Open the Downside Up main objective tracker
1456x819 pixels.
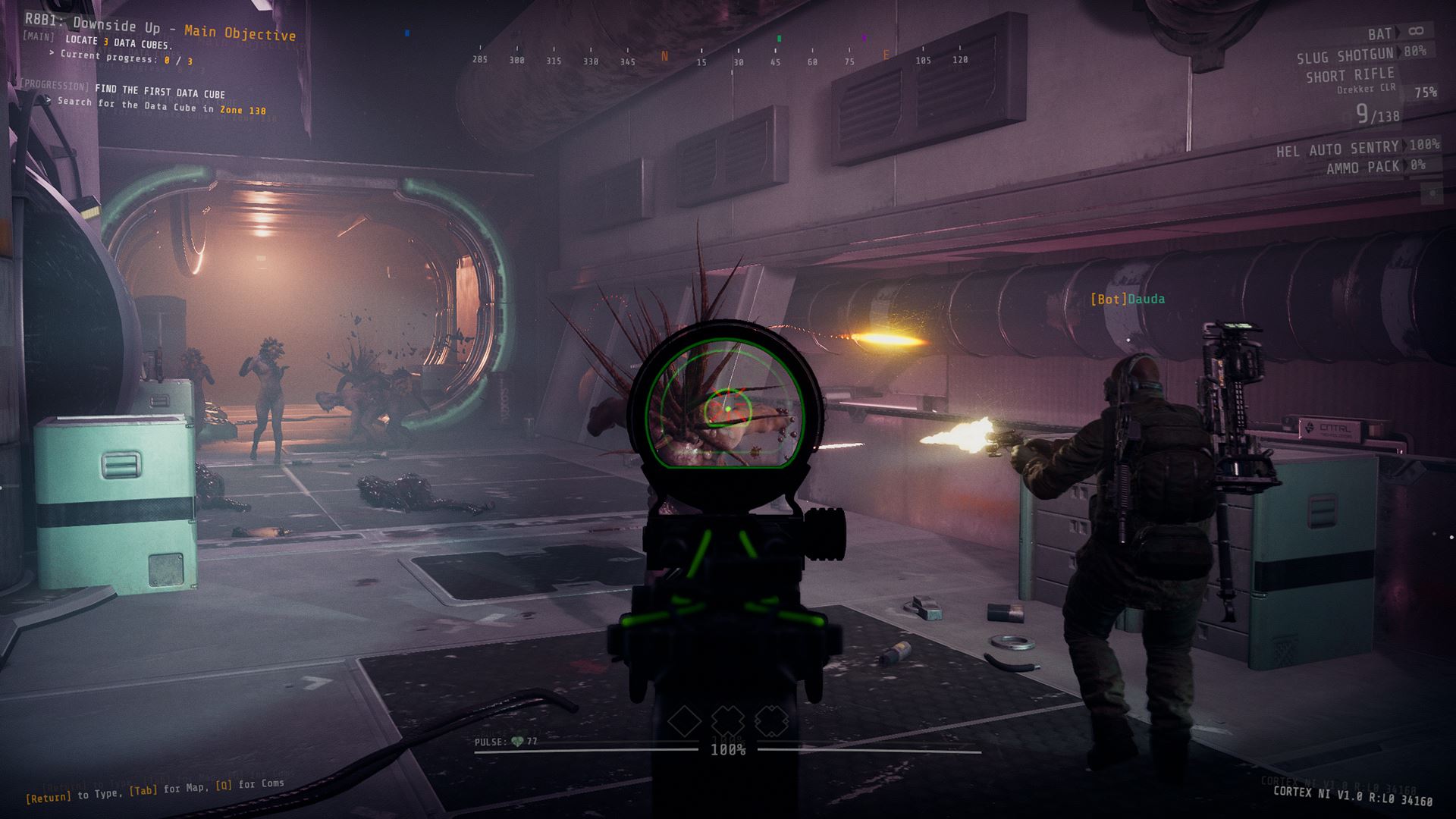(x=159, y=27)
